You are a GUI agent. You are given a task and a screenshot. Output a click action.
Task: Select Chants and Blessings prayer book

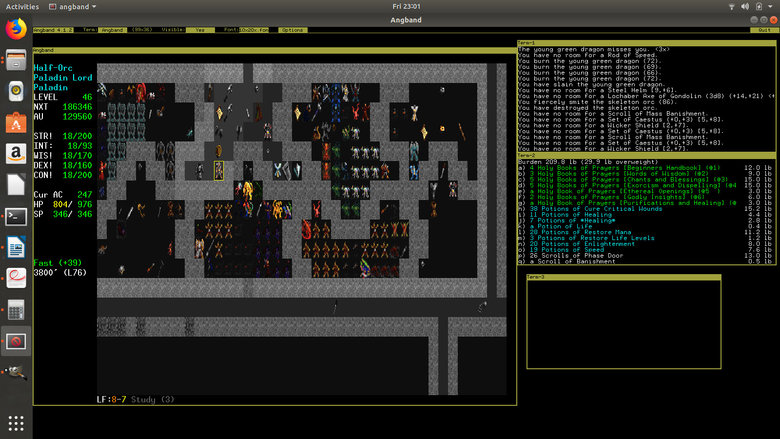[x=620, y=179]
